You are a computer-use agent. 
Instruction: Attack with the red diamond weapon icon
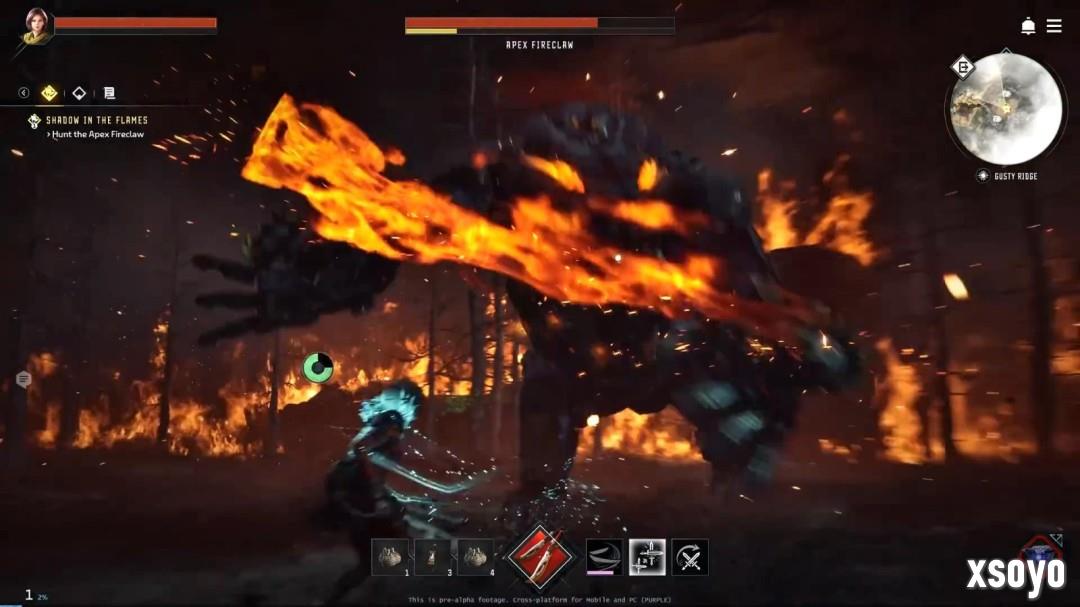[x=540, y=556]
